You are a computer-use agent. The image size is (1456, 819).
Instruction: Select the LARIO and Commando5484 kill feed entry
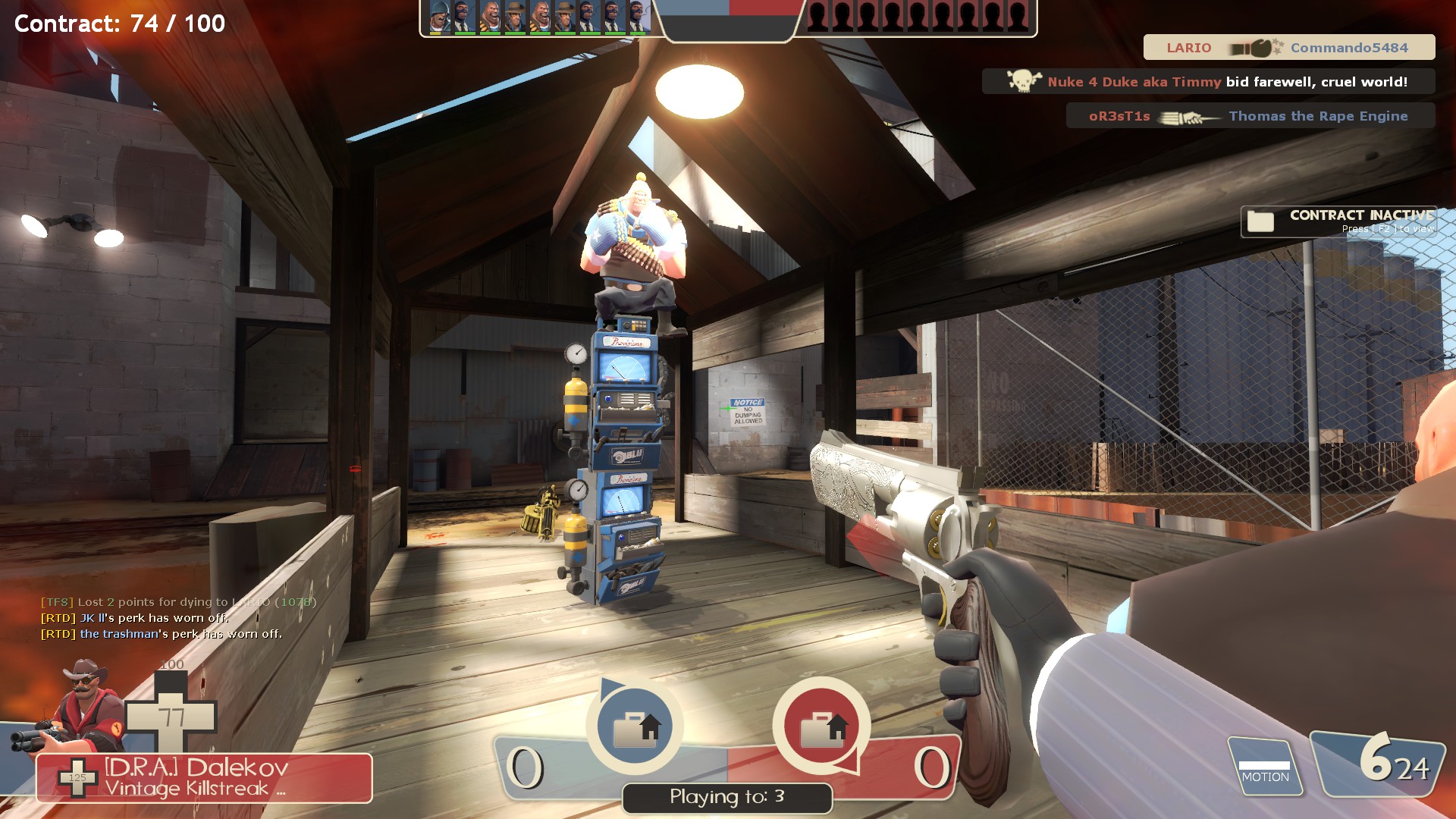(x=1288, y=48)
